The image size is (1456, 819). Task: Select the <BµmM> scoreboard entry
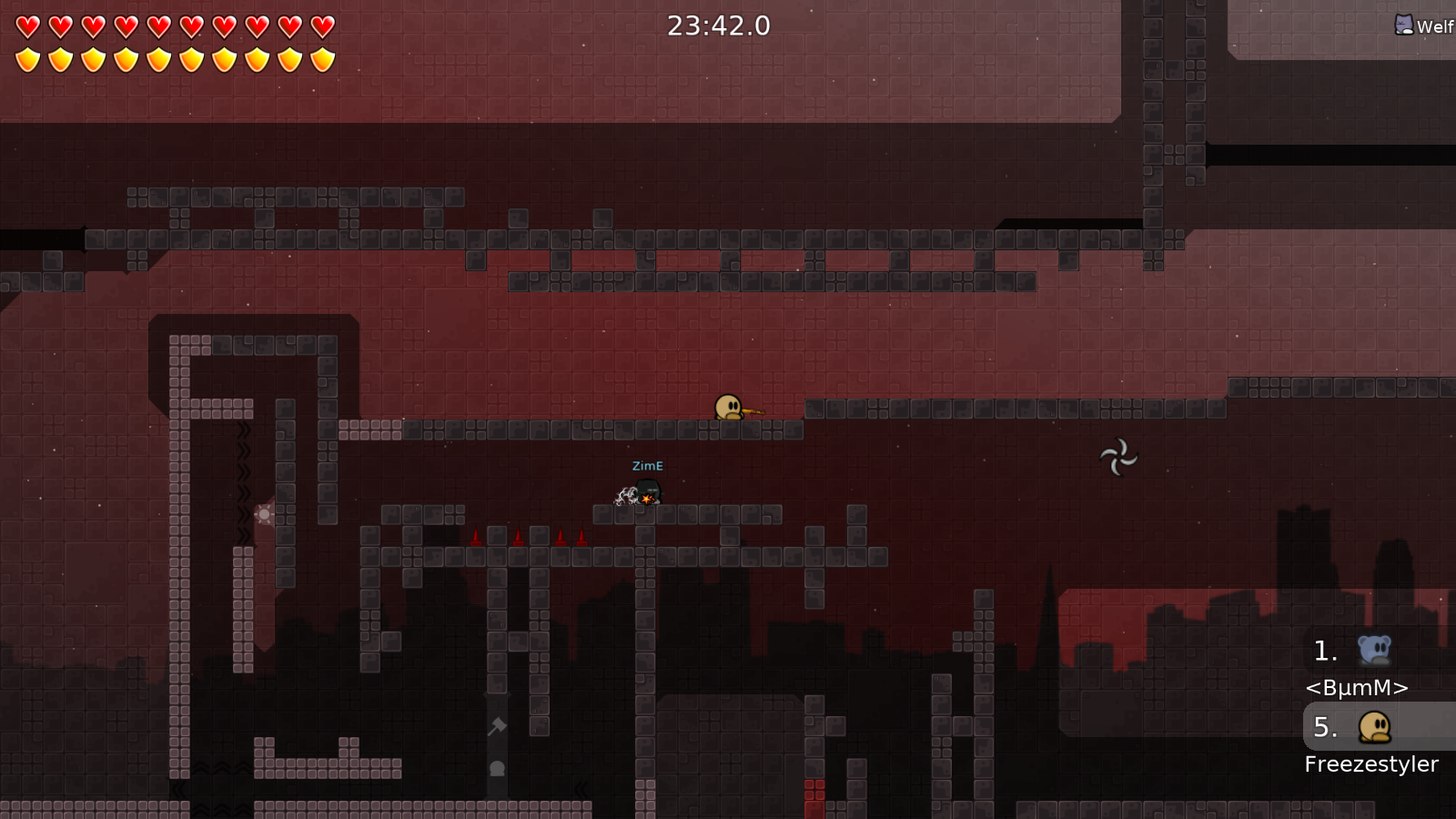[1357, 688]
